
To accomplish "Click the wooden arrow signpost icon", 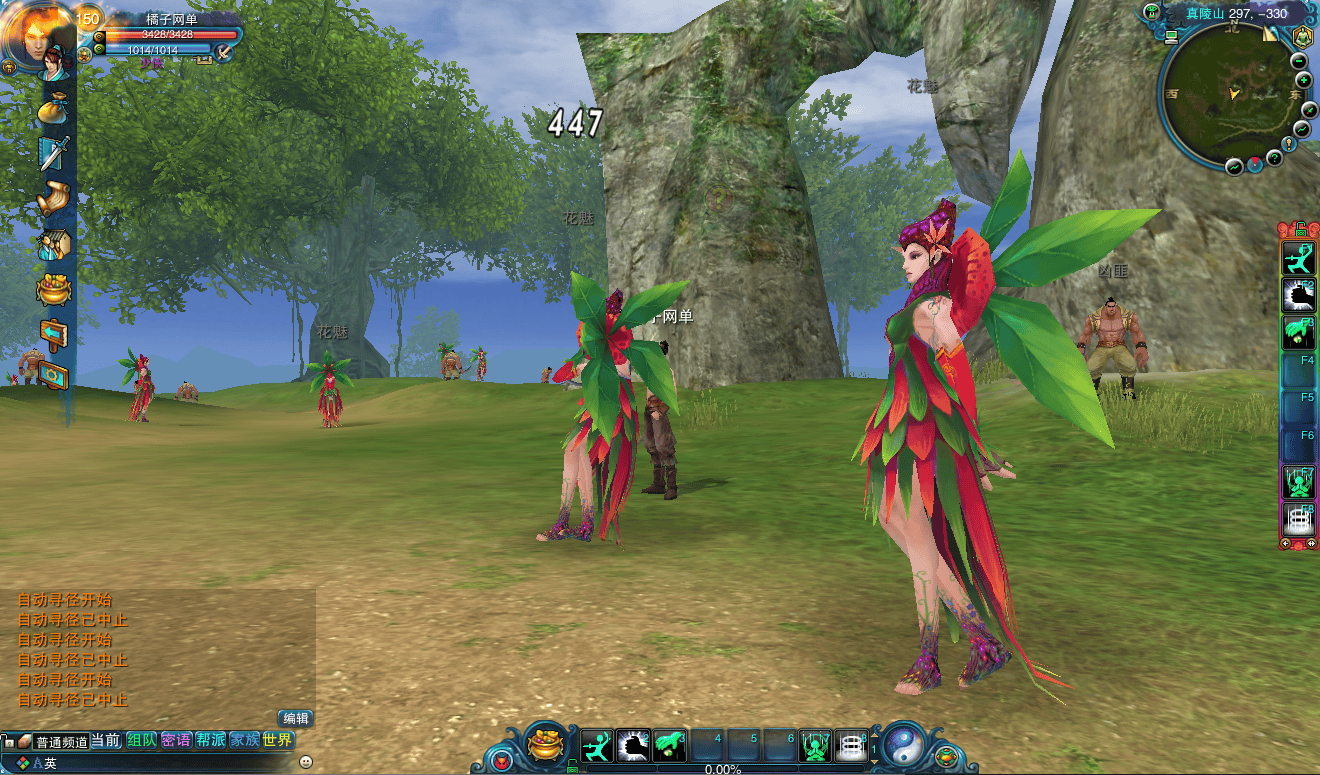I will [52, 333].
